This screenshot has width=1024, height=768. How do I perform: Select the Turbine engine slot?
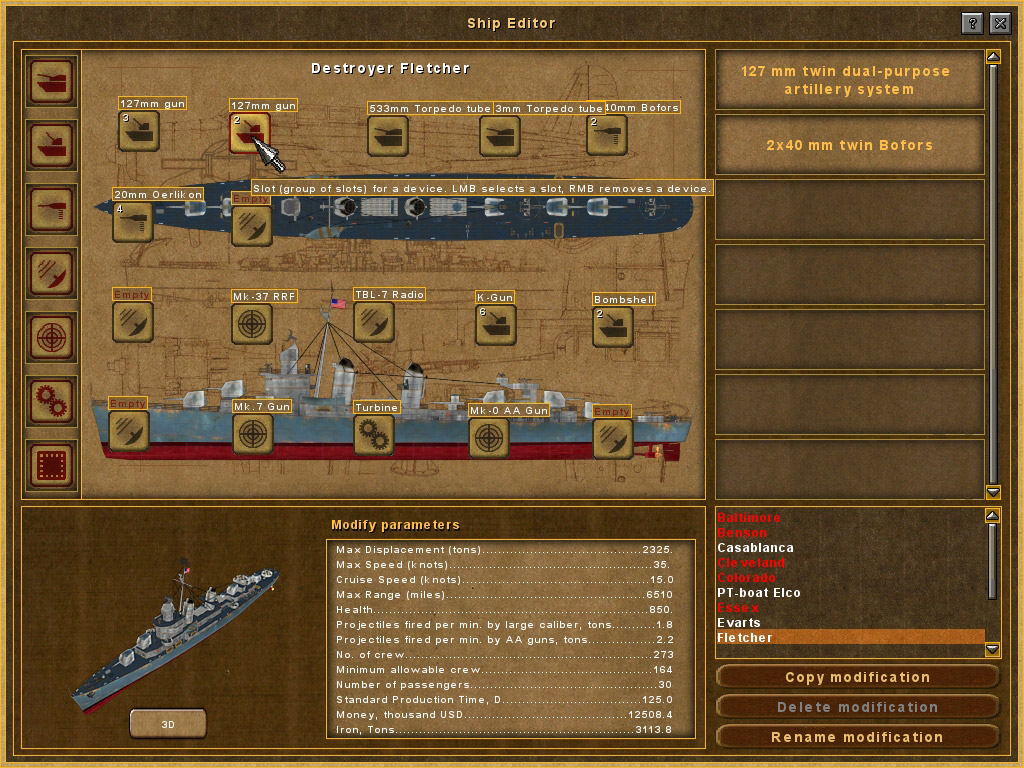[x=374, y=435]
